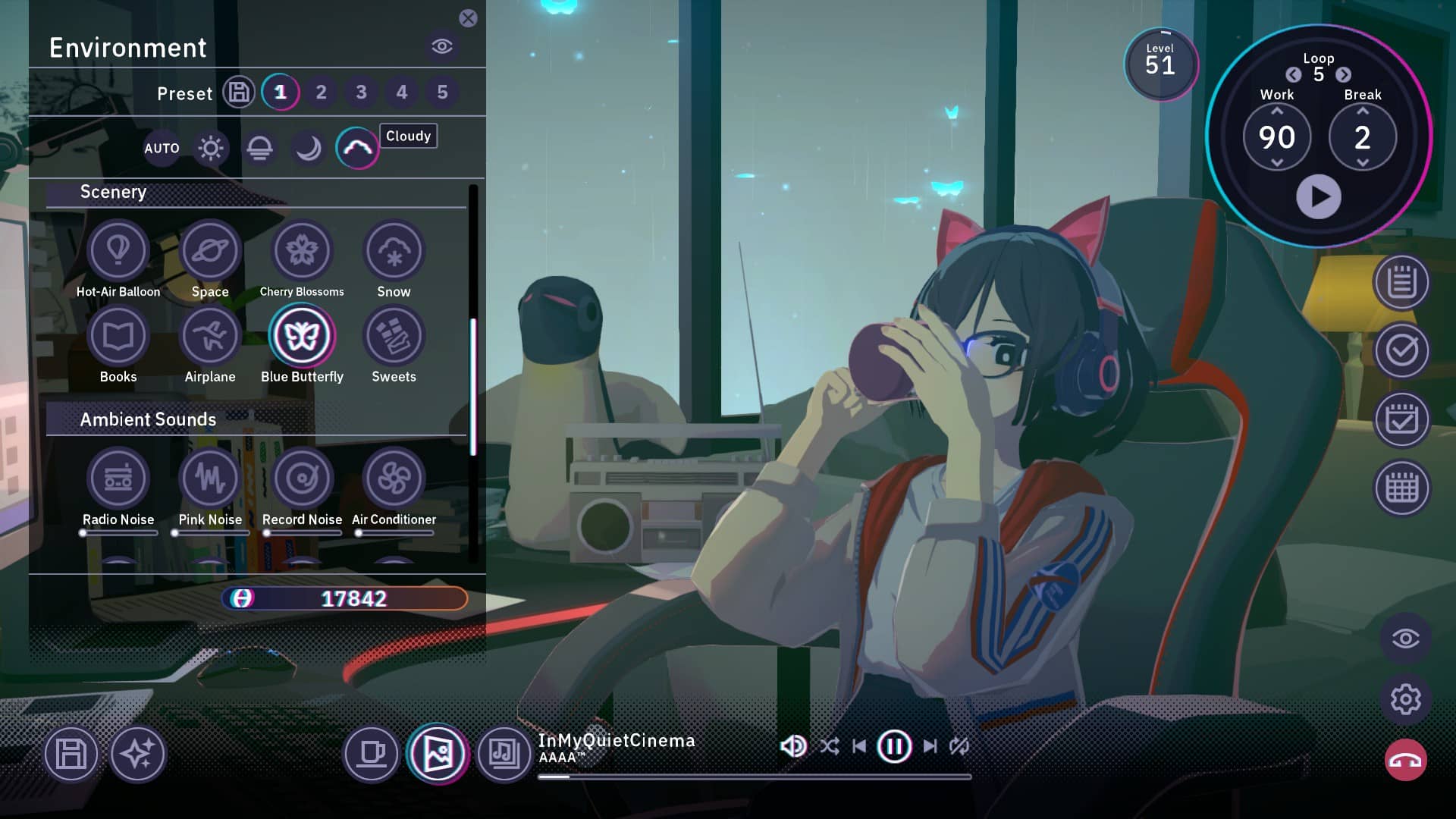This screenshot has width=1456, height=819.
Task: Skip to the next song
Action: point(930,746)
